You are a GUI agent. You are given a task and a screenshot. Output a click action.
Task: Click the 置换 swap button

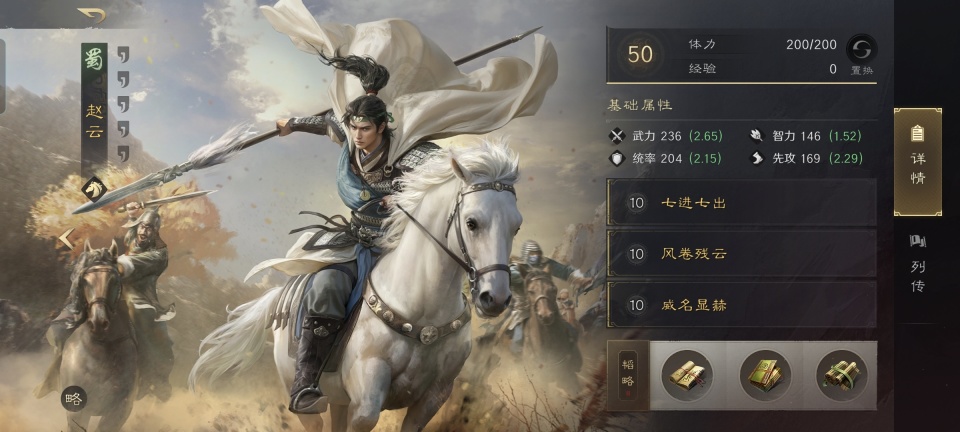[x=861, y=52]
